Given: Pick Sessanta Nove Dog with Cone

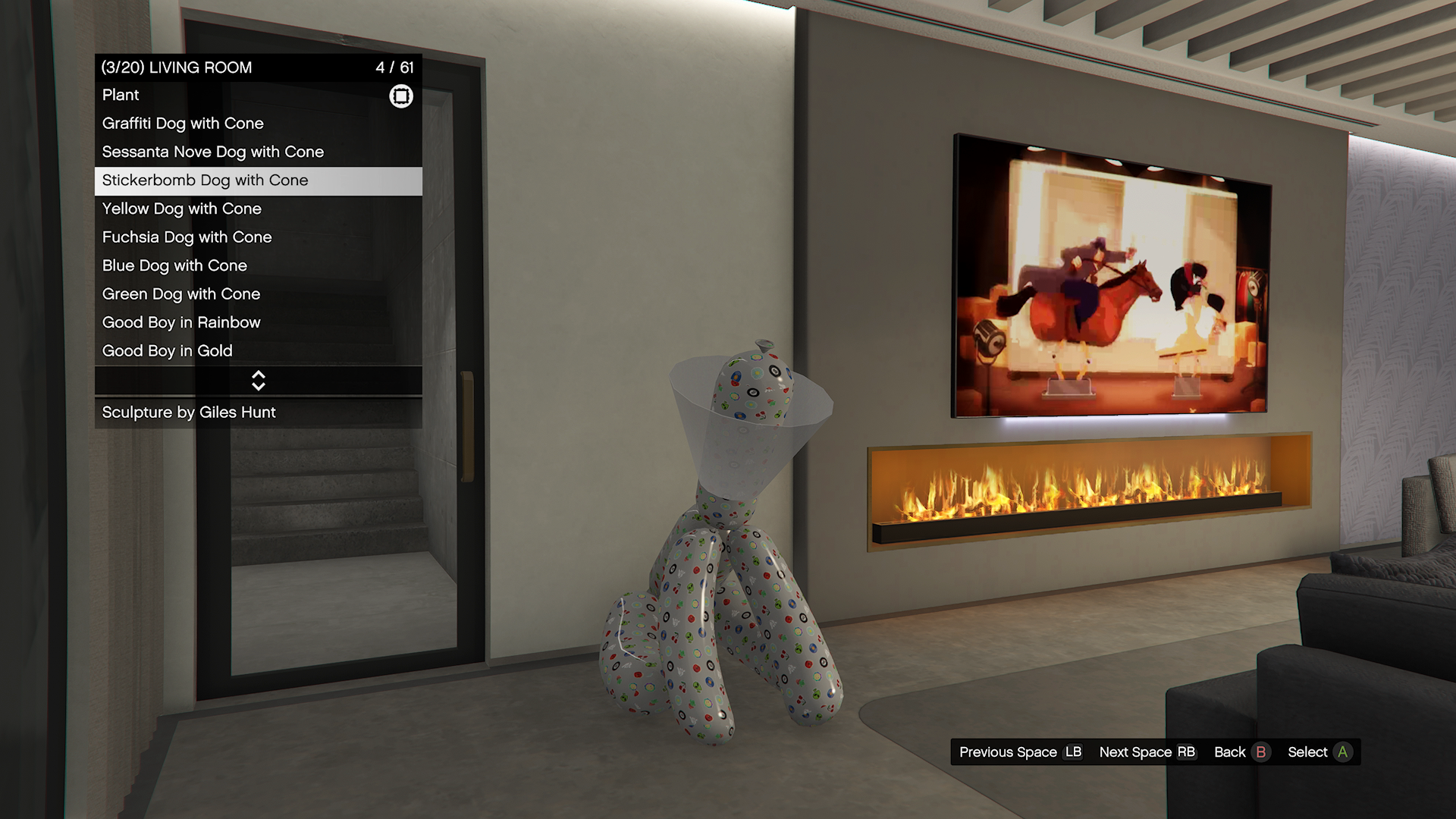Looking at the screenshot, I should [x=258, y=152].
